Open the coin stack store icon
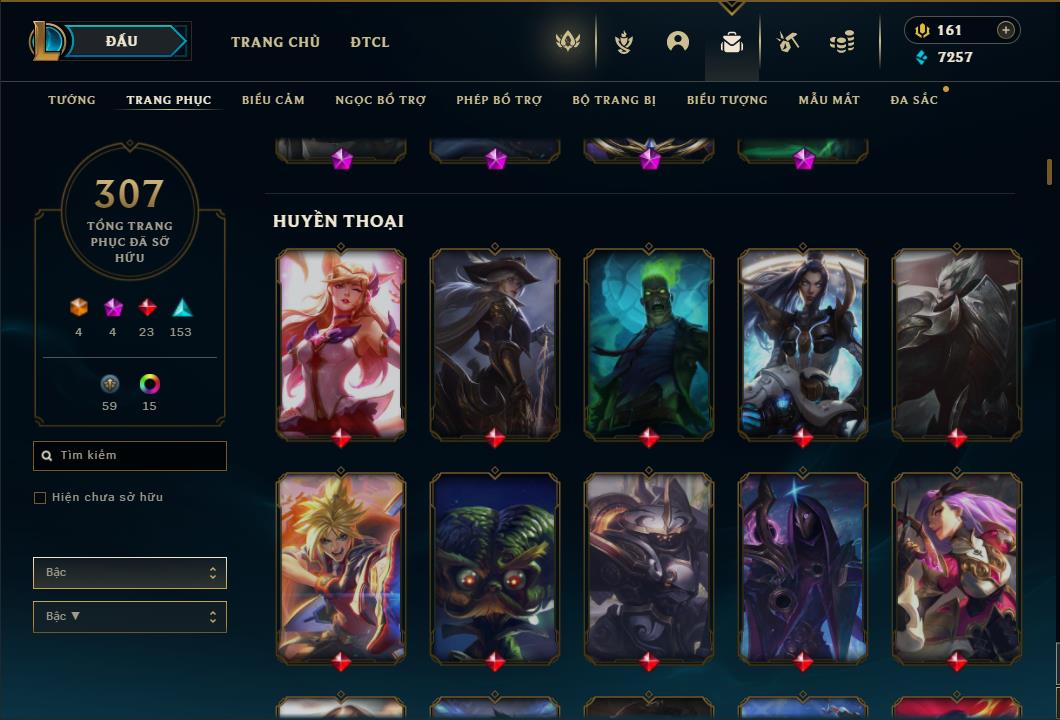 [842, 42]
